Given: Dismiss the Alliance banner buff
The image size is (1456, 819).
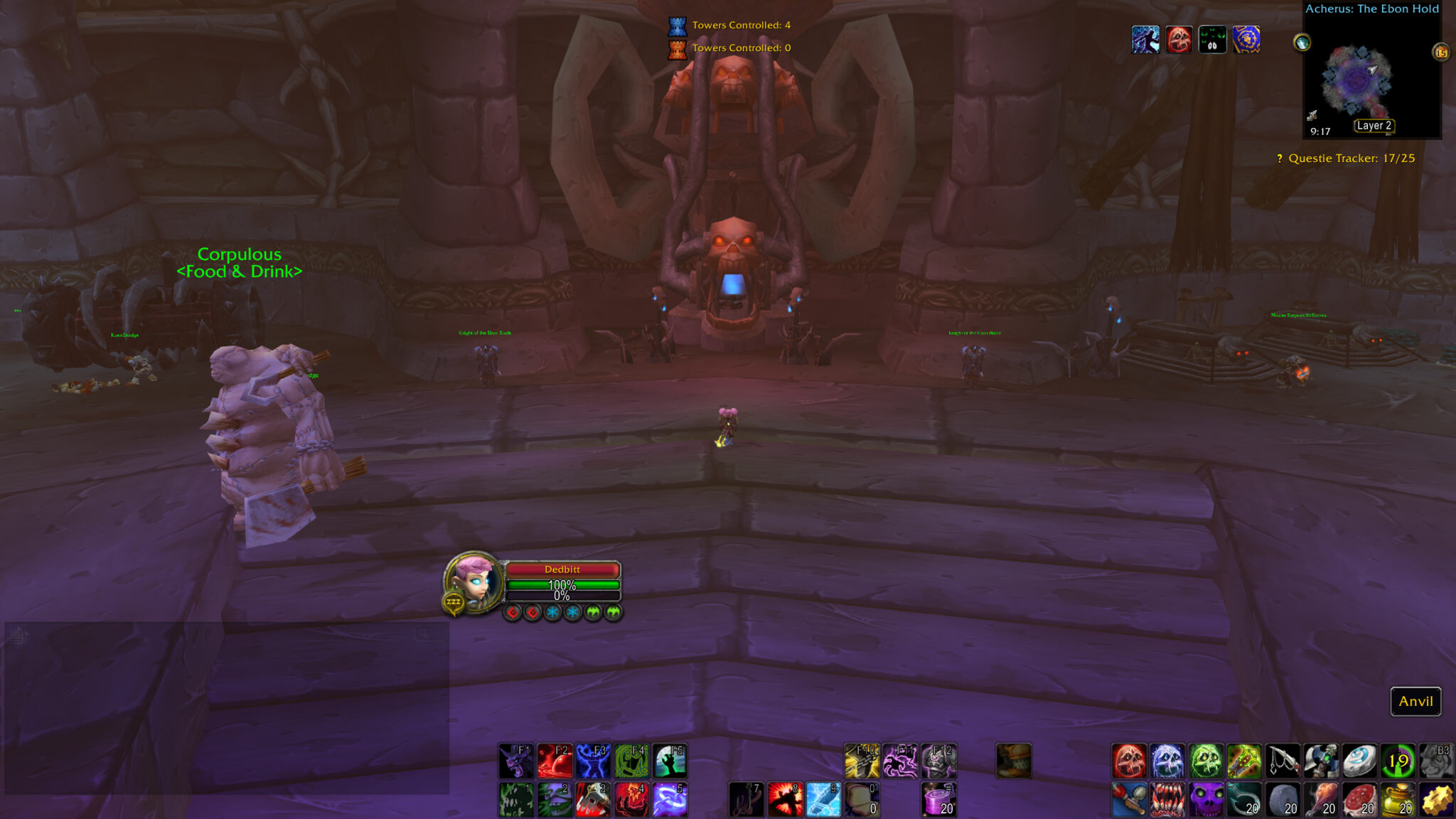Looking at the screenshot, I should coord(1248,40).
